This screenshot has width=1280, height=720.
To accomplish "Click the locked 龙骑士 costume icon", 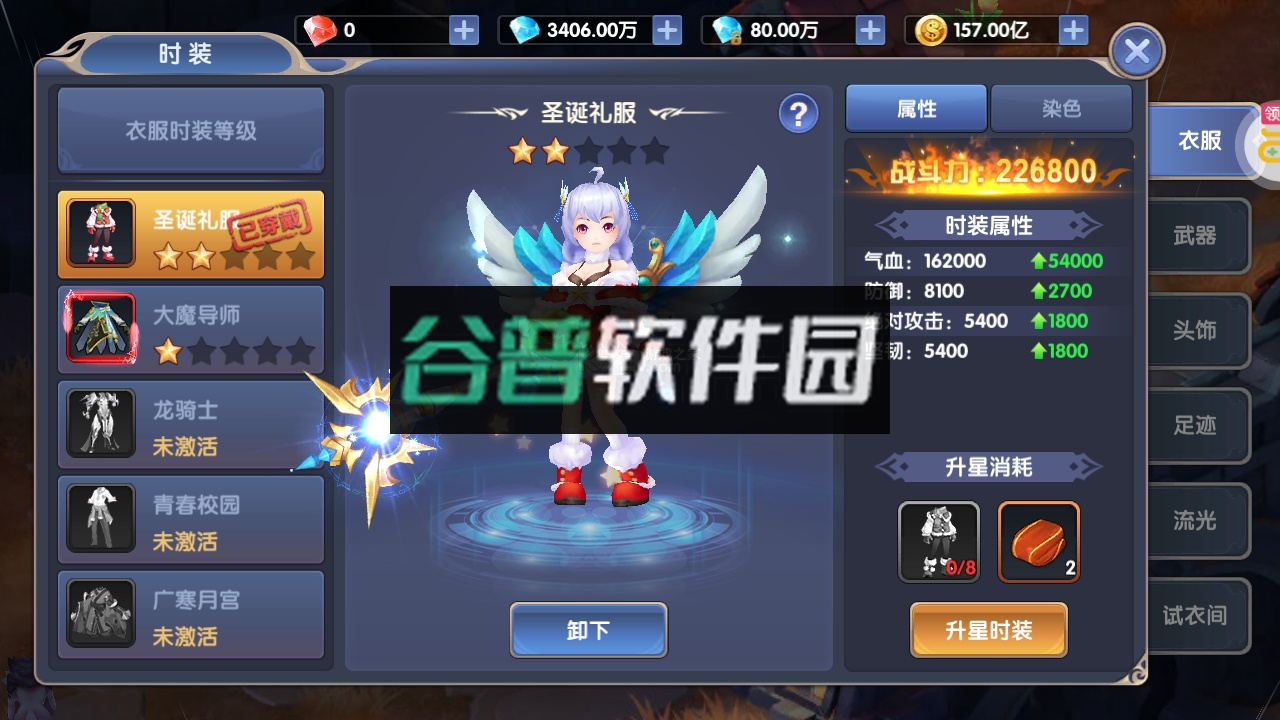I will click(99, 424).
